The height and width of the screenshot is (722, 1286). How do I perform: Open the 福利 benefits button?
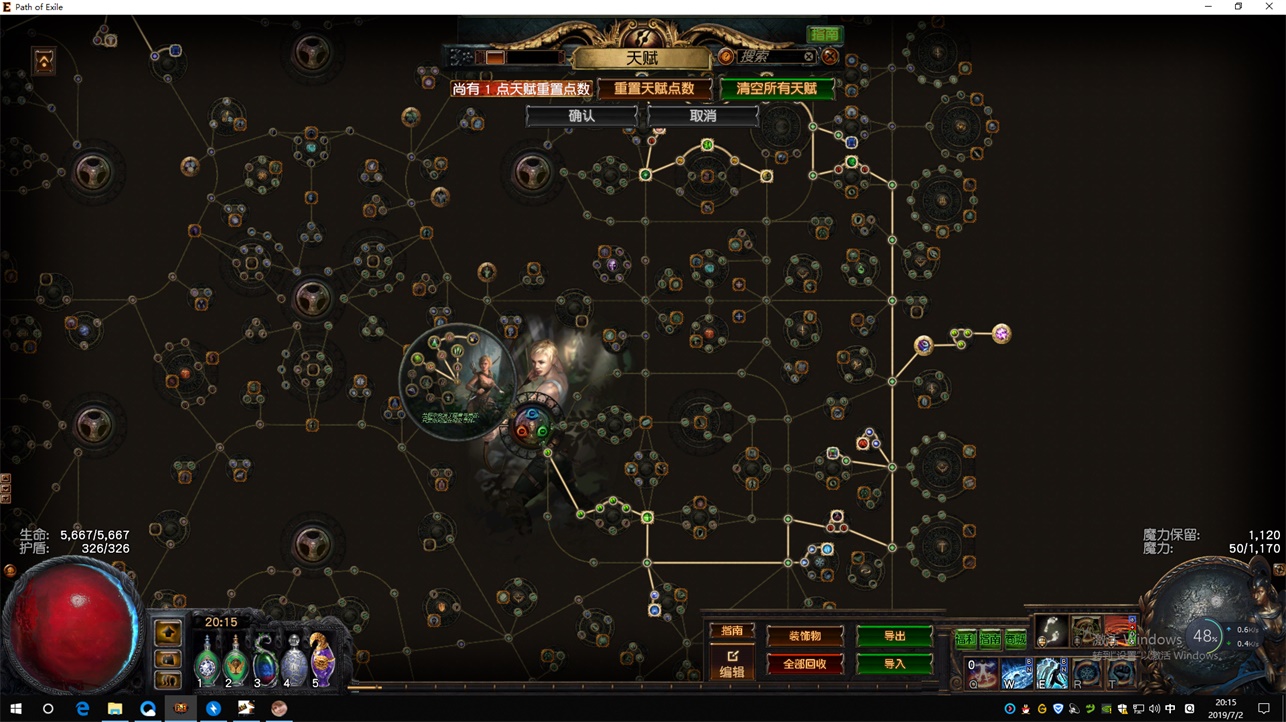click(965, 639)
